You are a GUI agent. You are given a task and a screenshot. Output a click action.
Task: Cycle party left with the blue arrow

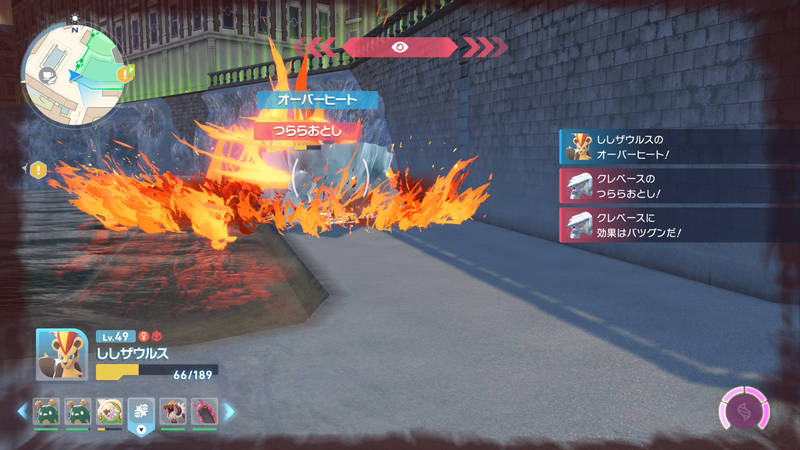21,411
